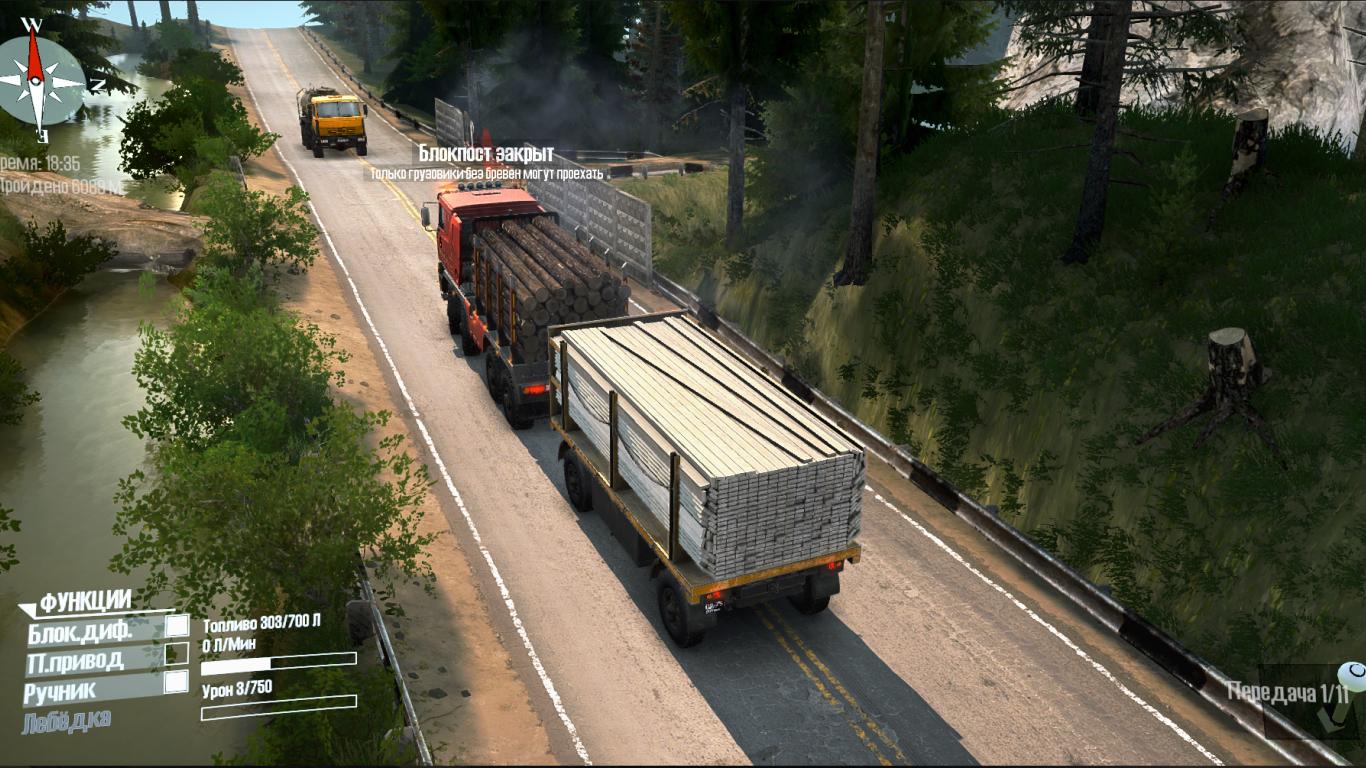Toggle the Ручник handbrake checkbox
This screenshot has height=768, width=1366.
[176, 681]
